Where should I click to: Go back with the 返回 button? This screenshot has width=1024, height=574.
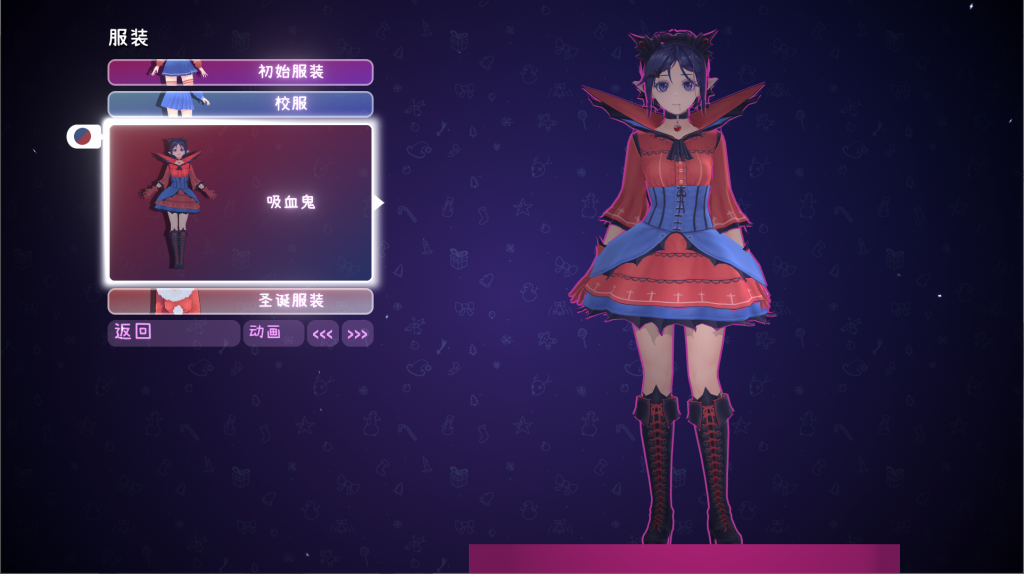click(x=173, y=333)
